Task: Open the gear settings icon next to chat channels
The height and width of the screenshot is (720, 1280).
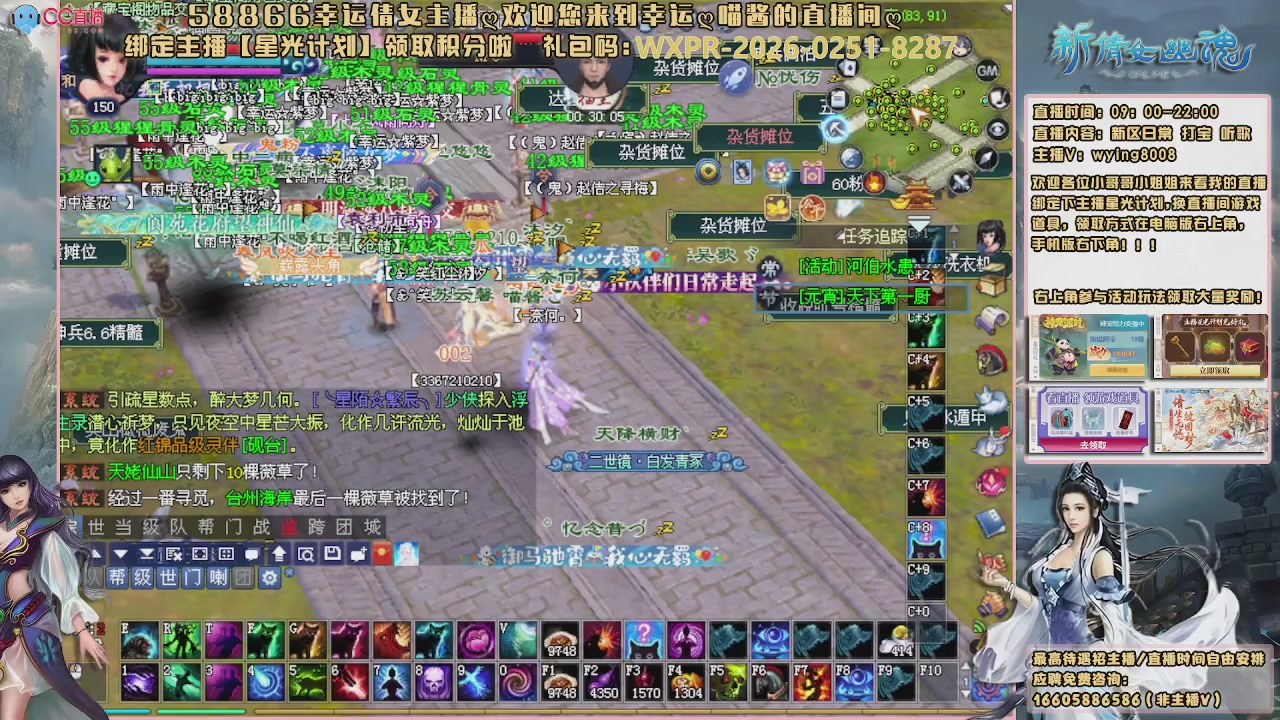Action: click(x=270, y=577)
